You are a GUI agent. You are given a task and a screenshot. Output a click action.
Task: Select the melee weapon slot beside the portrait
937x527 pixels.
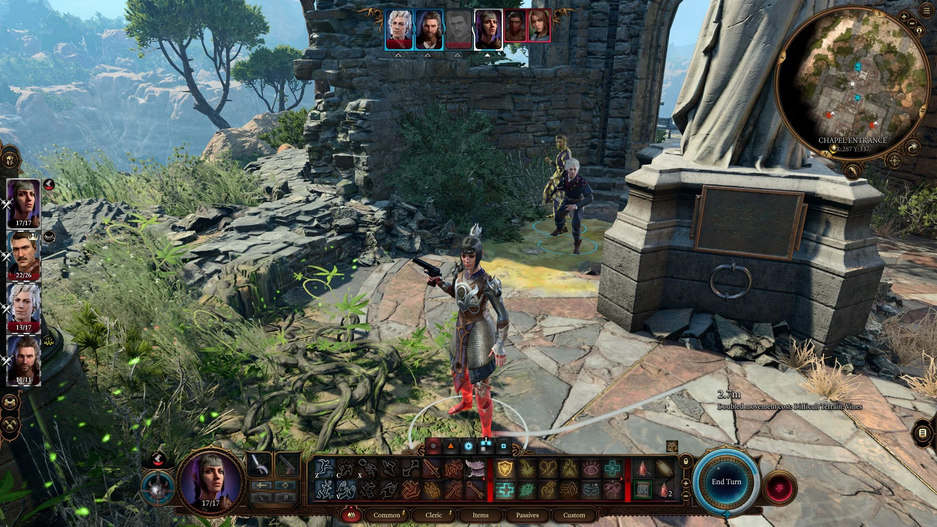(x=260, y=464)
